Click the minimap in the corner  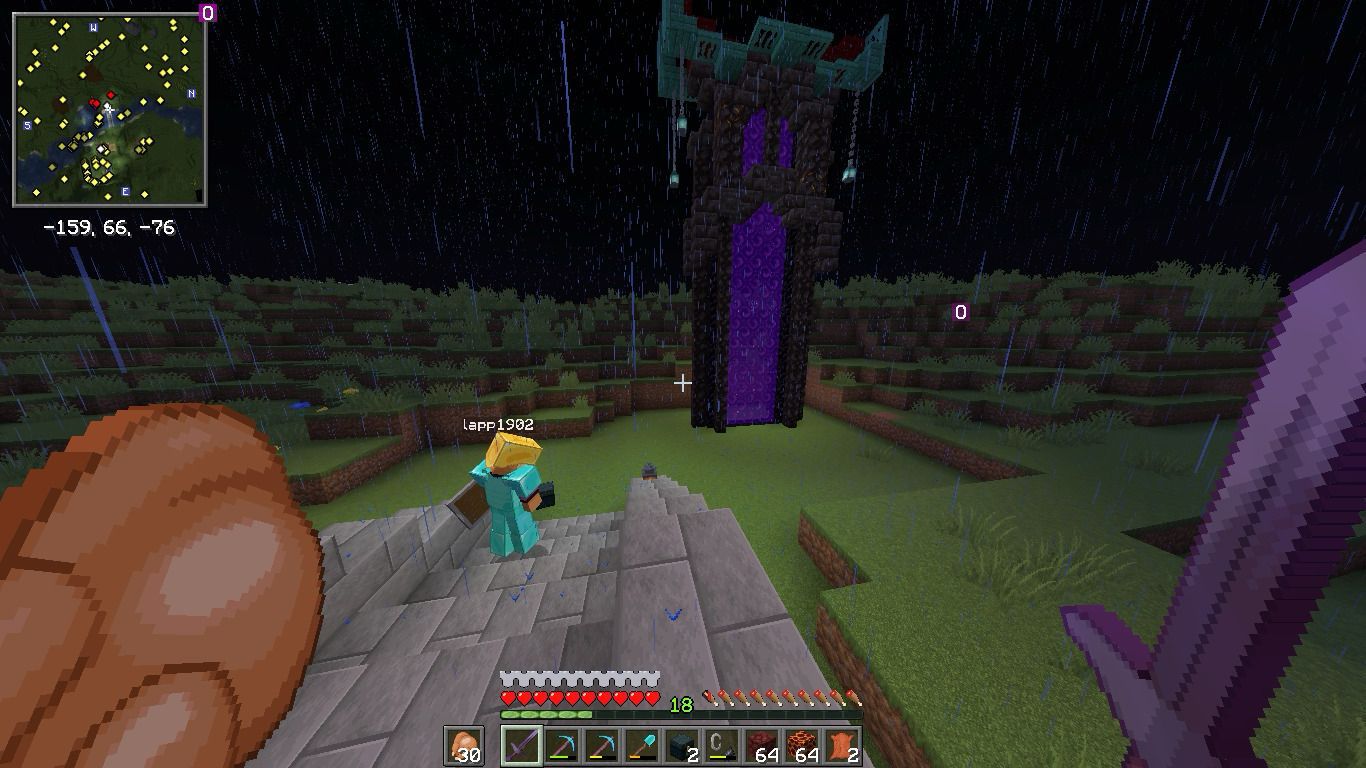tap(110, 110)
